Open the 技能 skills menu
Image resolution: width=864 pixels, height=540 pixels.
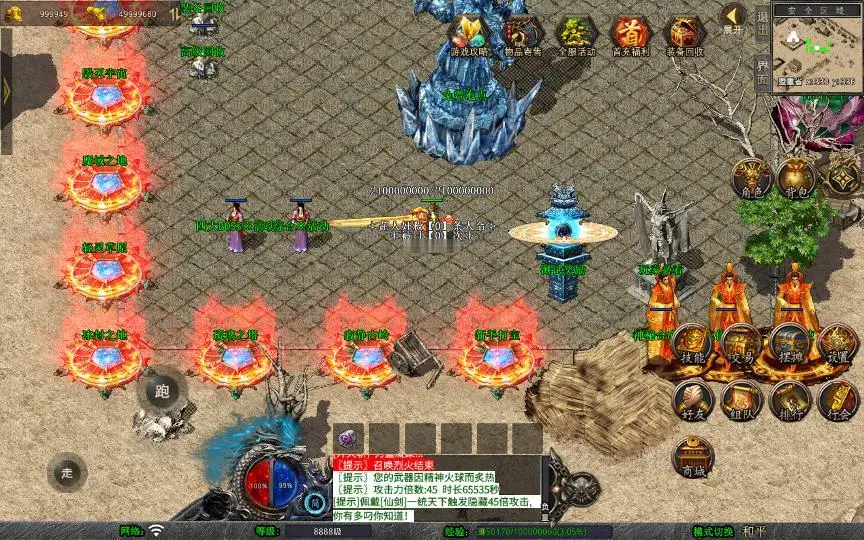tap(692, 345)
